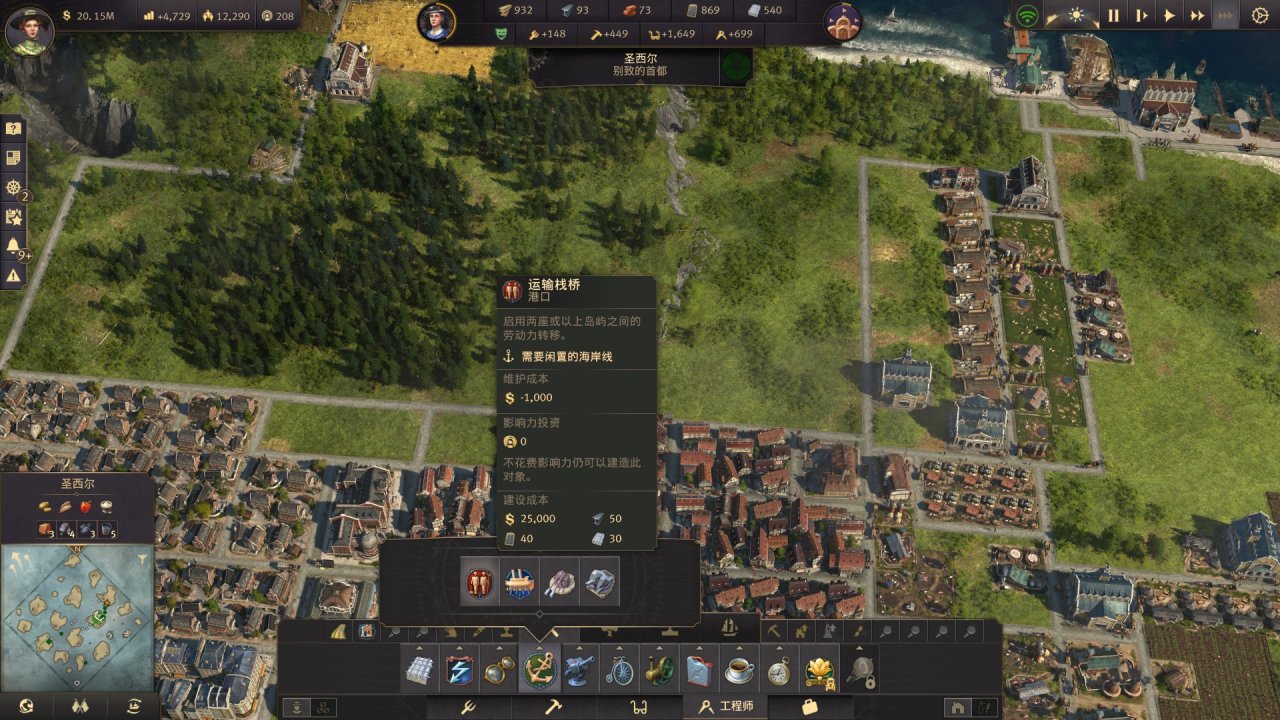Switch to the artisans spectacles tab
The height and width of the screenshot is (720, 1280).
(x=638, y=707)
